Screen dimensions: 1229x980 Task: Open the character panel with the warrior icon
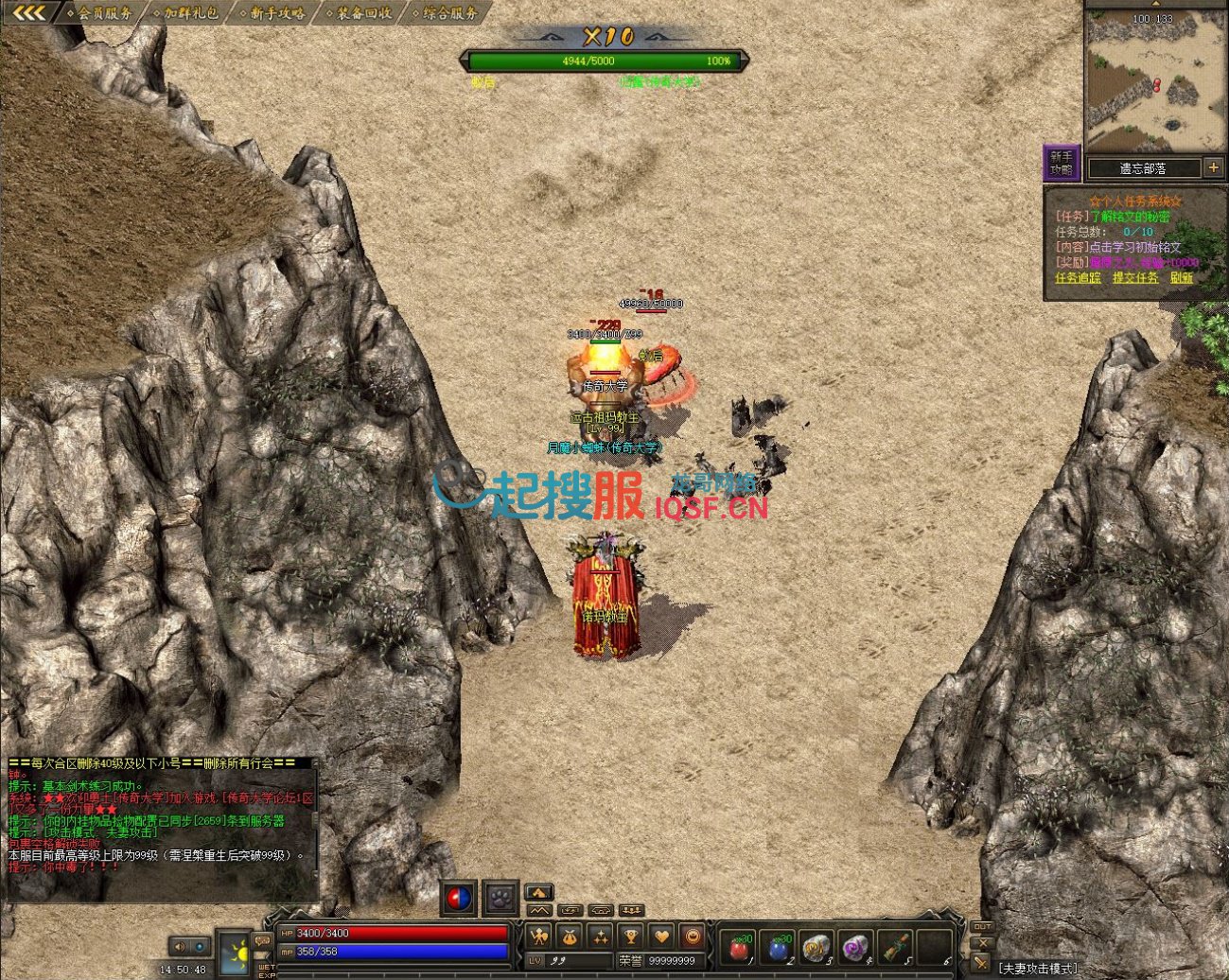(x=540, y=936)
